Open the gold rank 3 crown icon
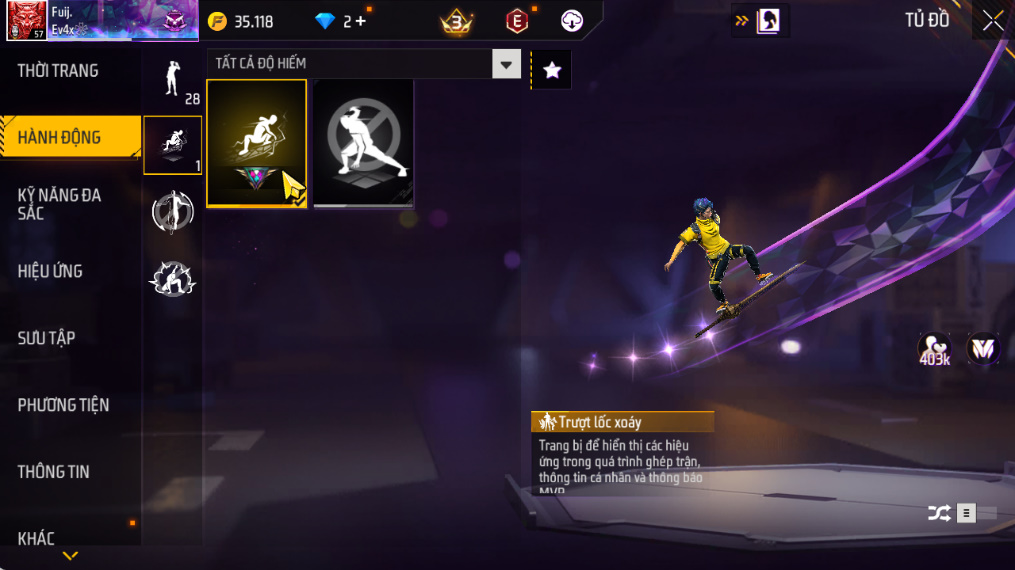1015x570 pixels. tap(457, 20)
